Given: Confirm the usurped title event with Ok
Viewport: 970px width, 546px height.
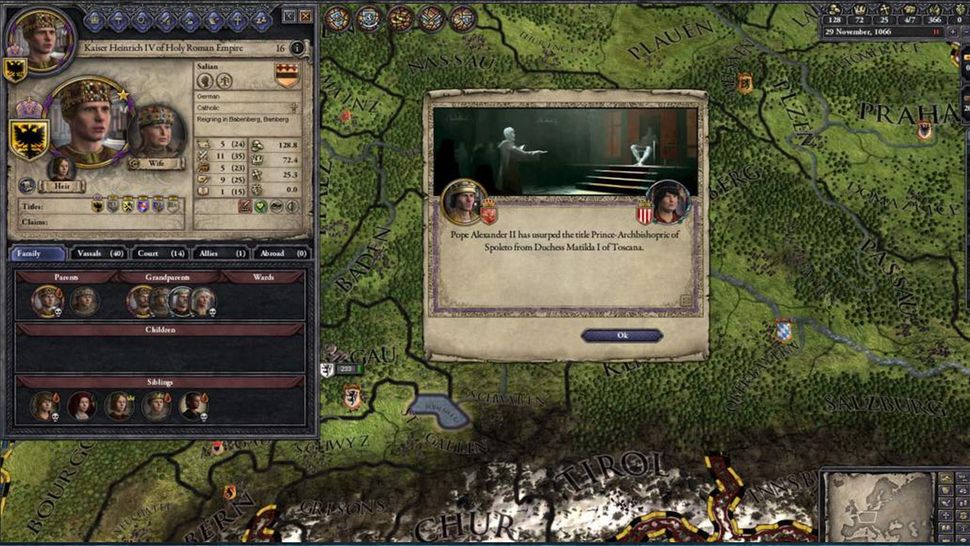Looking at the screenshot, I should [621, 336].
